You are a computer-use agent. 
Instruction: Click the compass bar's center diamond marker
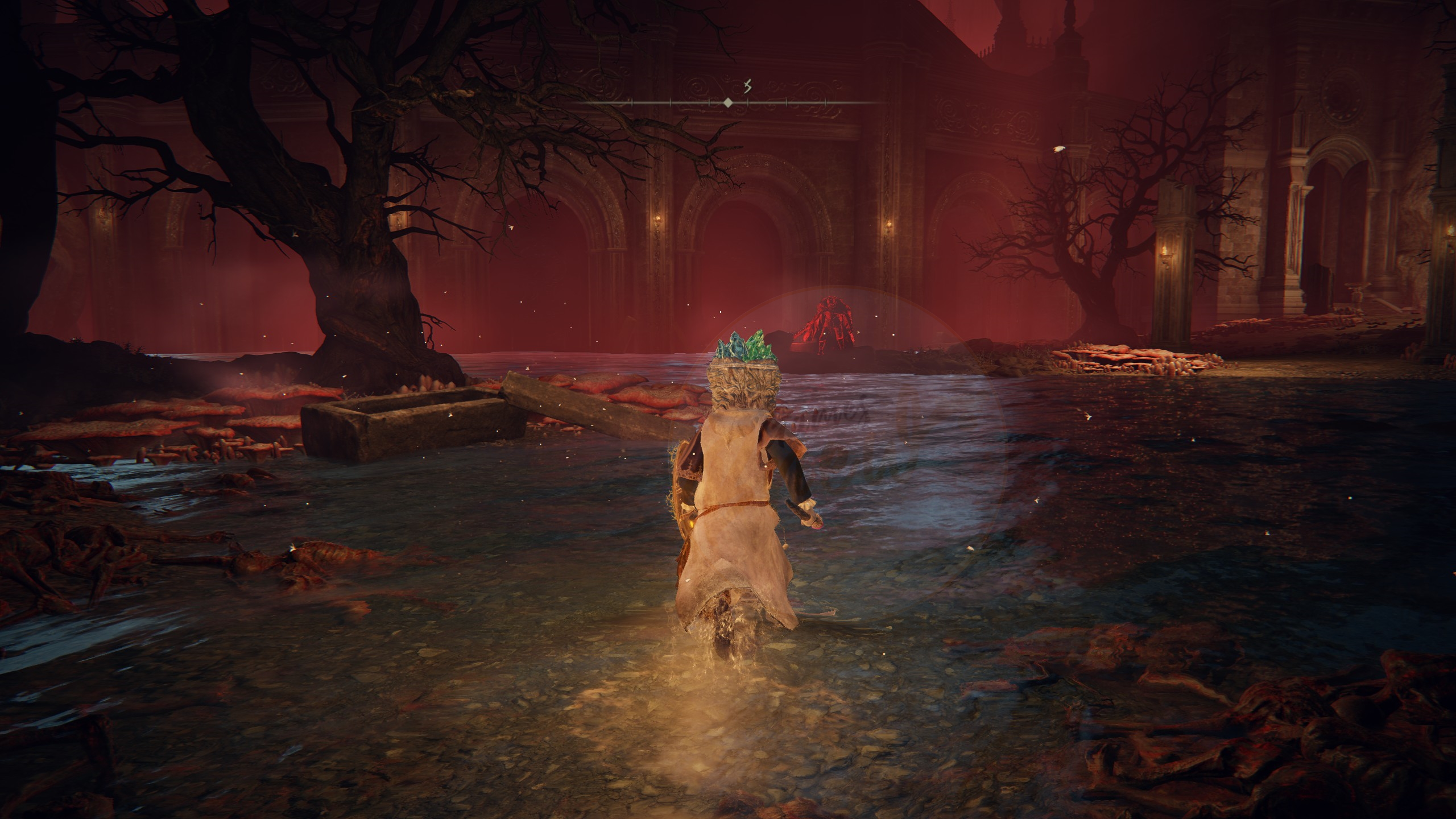point(727,103)
